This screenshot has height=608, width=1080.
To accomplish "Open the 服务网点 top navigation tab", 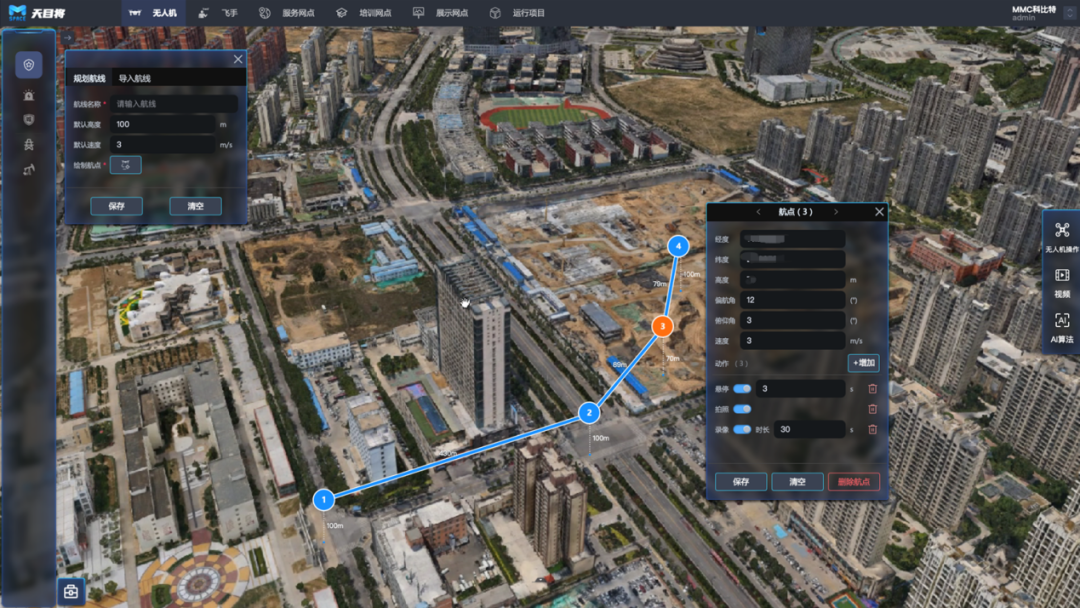I will [x=288, y=13].
